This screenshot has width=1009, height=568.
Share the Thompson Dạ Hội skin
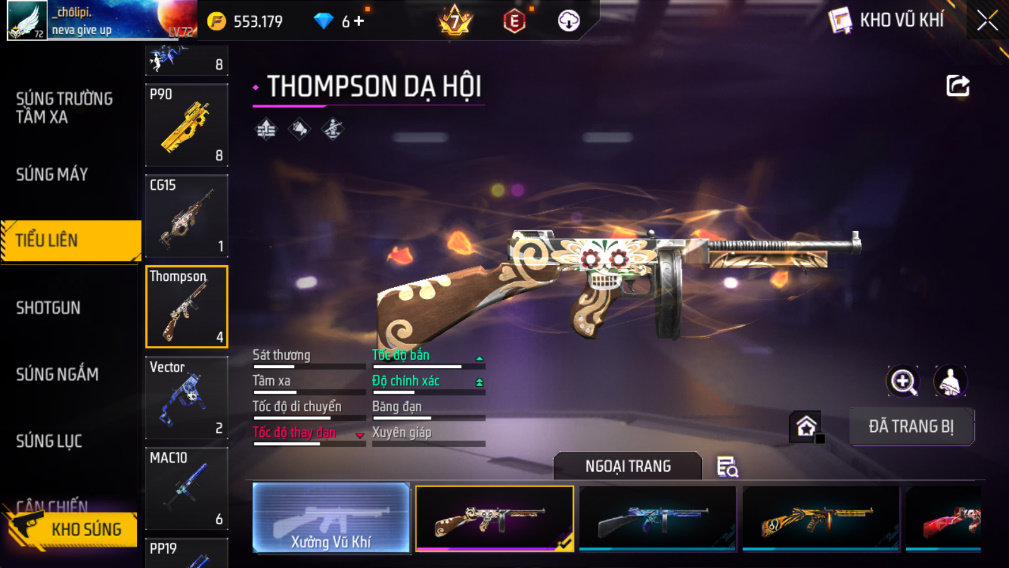tap(958, 86)
